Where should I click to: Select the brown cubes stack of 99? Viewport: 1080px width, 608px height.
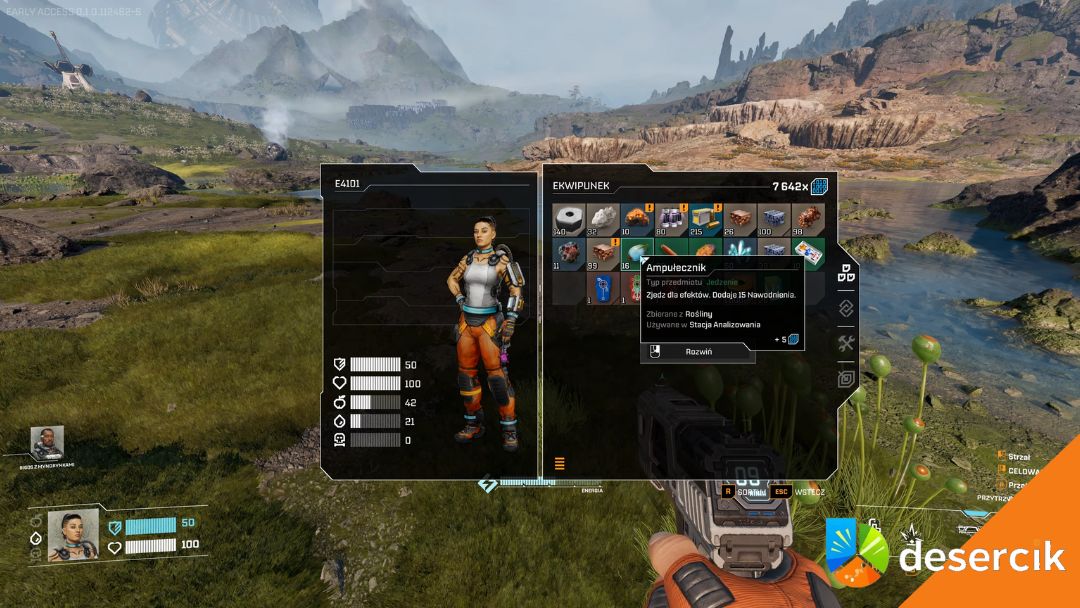[602, 253]
